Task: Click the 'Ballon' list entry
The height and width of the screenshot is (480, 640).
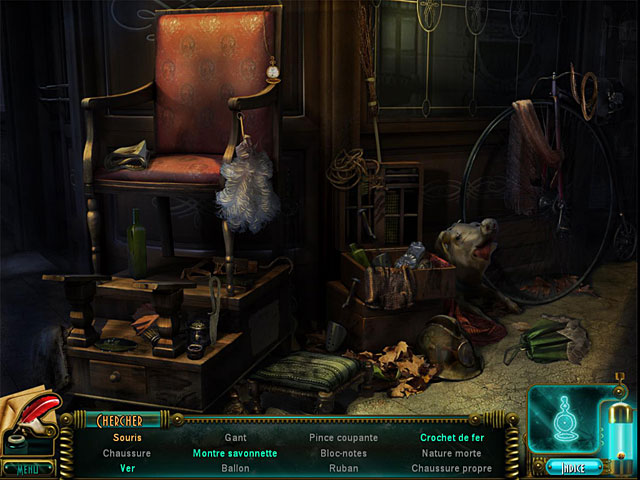Action: pyautogui.click(x=235, y=468)
